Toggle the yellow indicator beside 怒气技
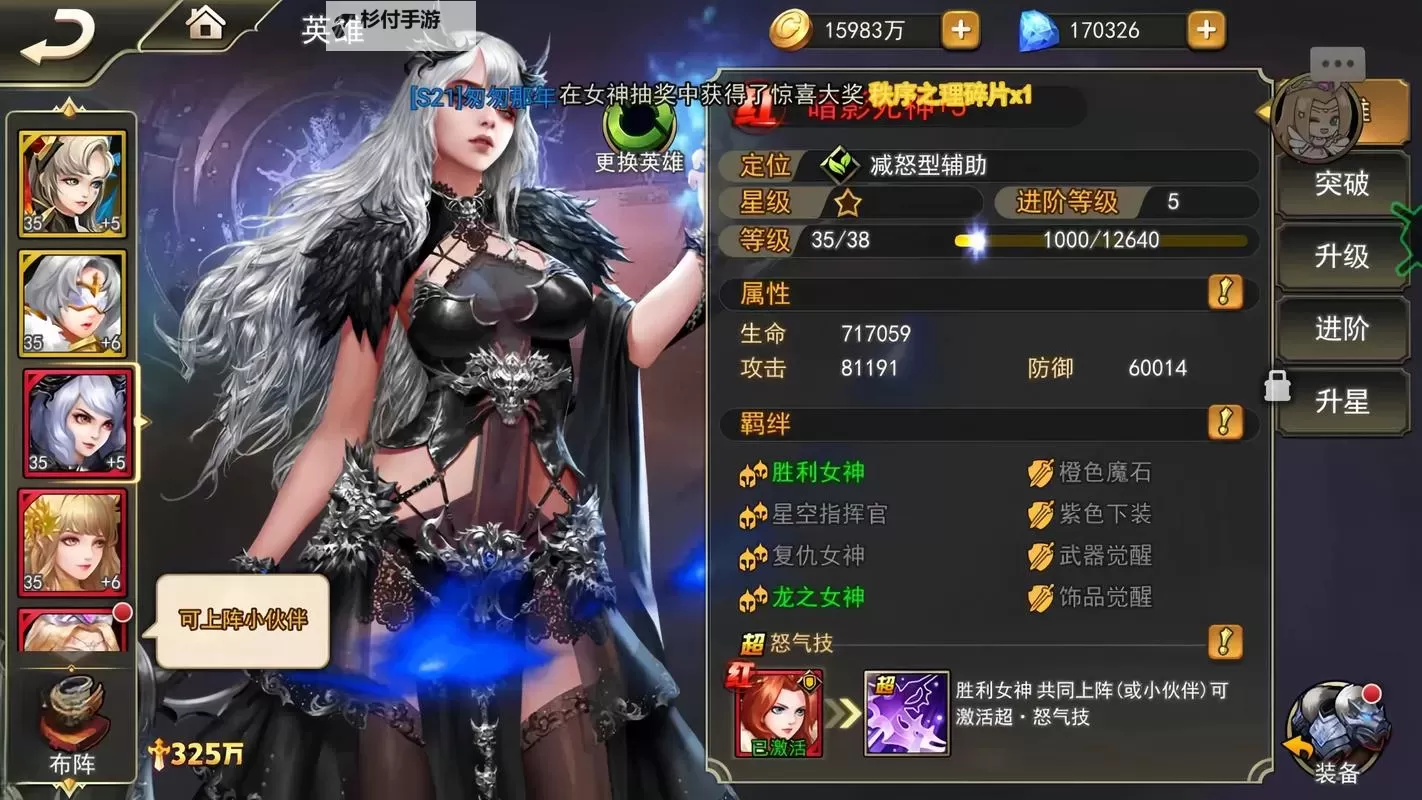The height and width of the screenshot is (800, 1422). [1225, 645]
